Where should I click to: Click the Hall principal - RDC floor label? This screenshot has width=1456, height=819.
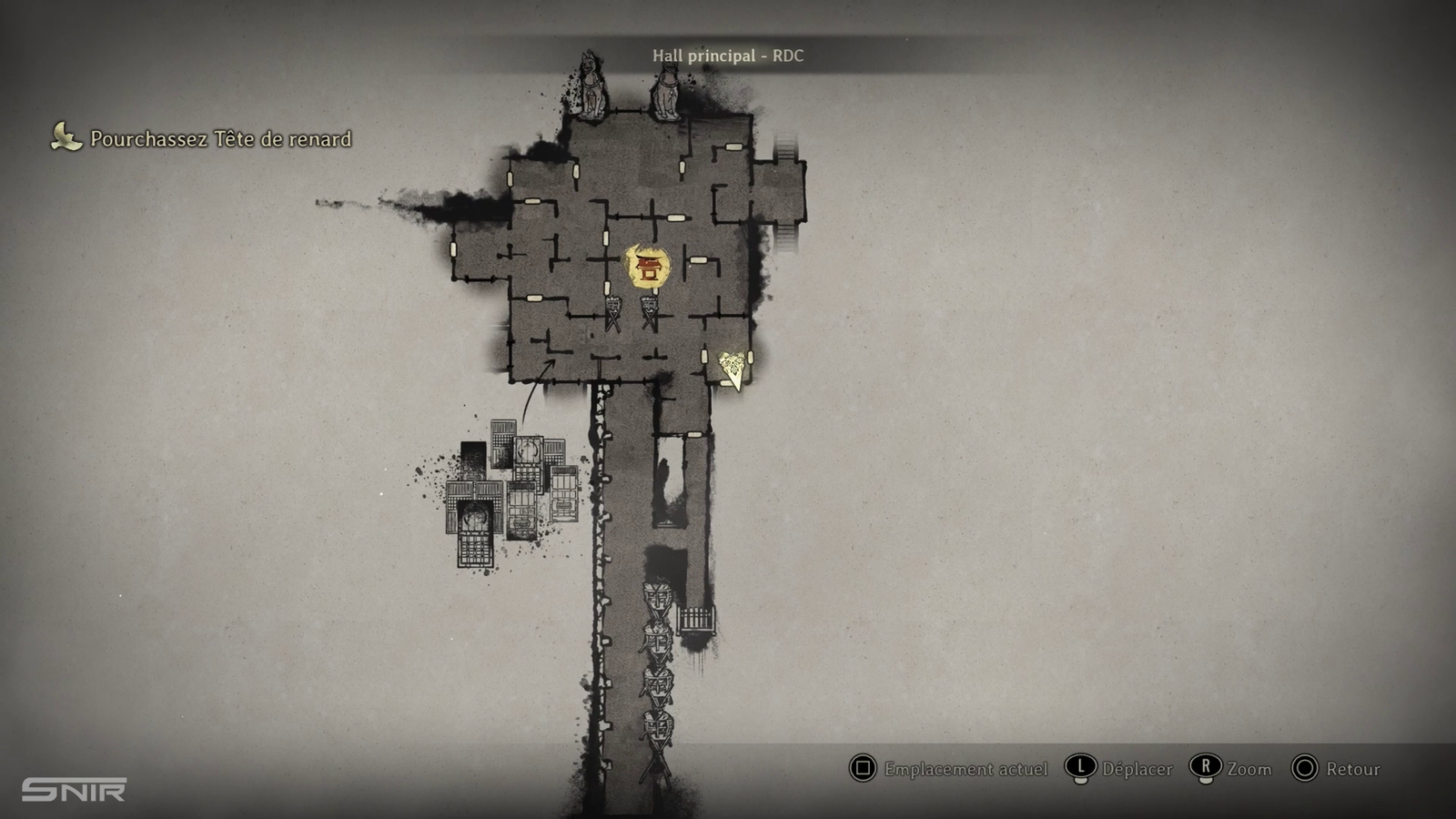(x=727, y=56)
